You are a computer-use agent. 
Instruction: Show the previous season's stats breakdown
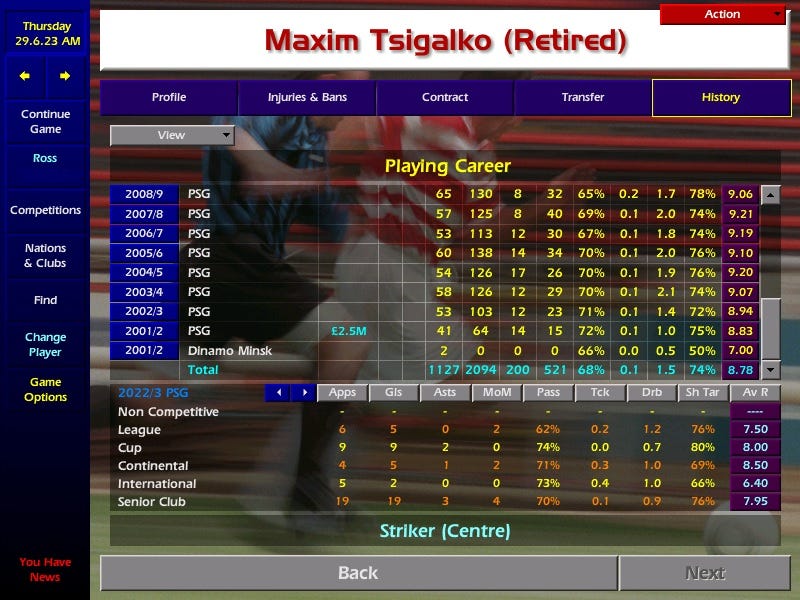[x=279, y=393]
